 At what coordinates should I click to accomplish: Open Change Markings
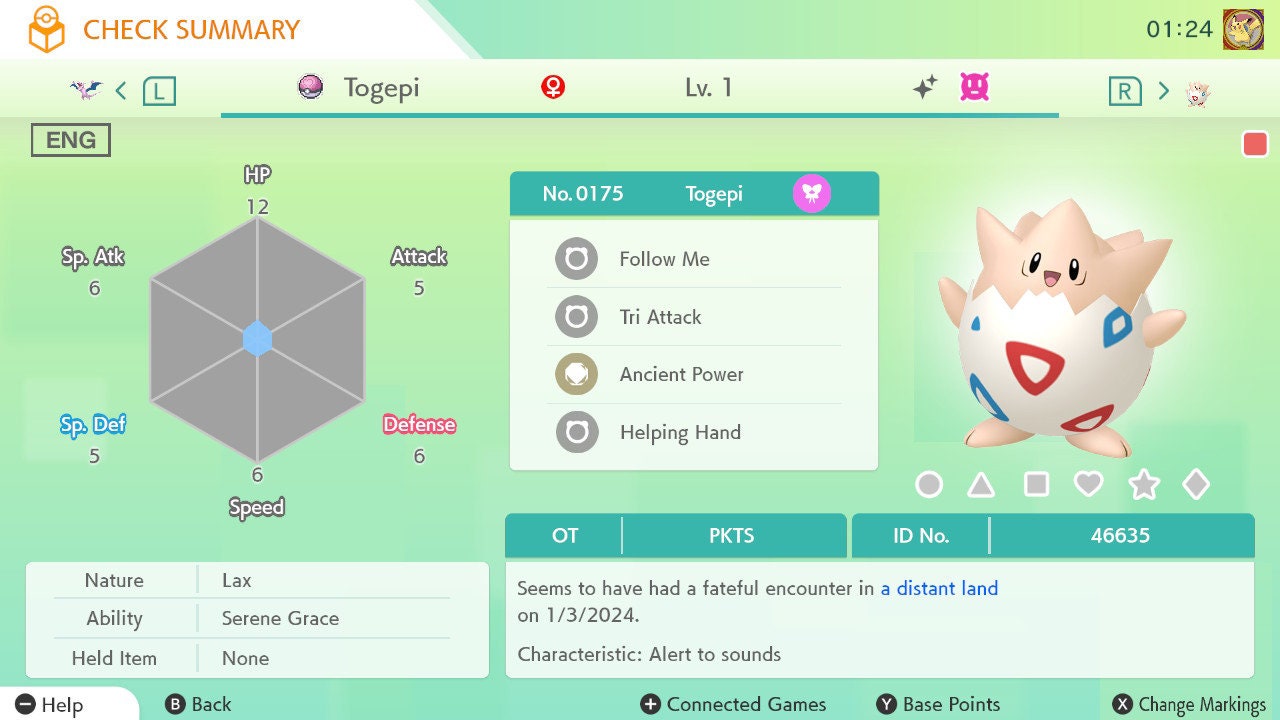tap(1189, 705)
